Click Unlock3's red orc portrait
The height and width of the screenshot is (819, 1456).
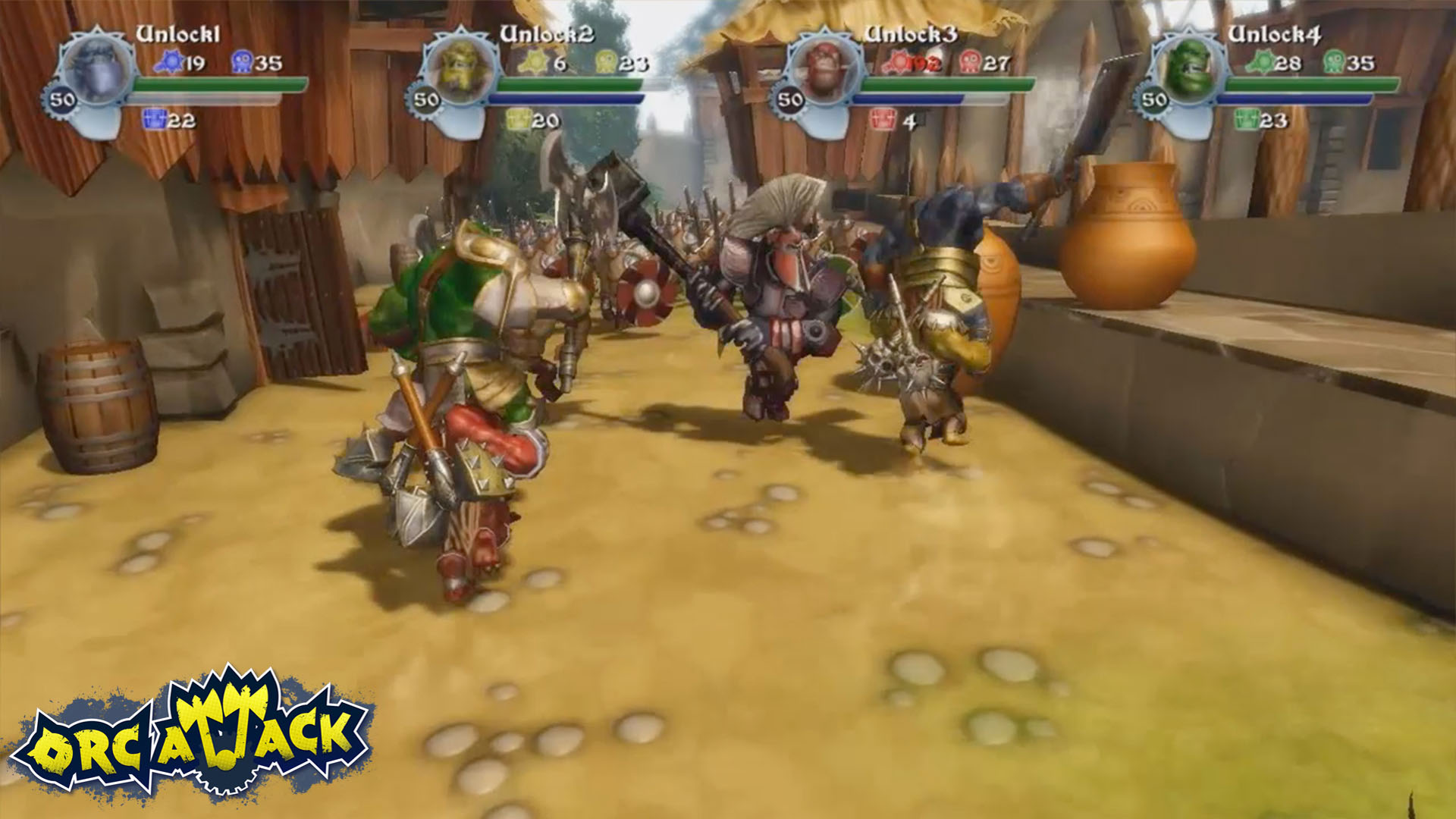[823, 68]
